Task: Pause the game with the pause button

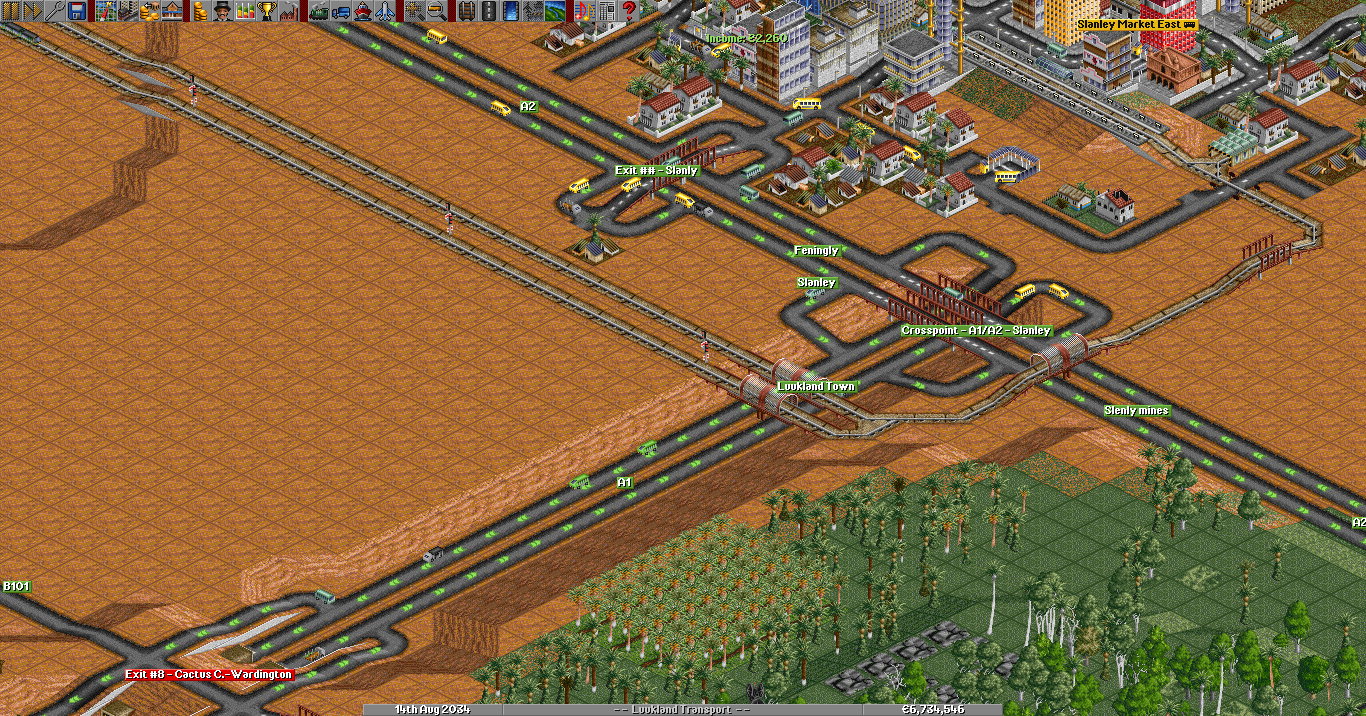Action: (x=10, y=11)
